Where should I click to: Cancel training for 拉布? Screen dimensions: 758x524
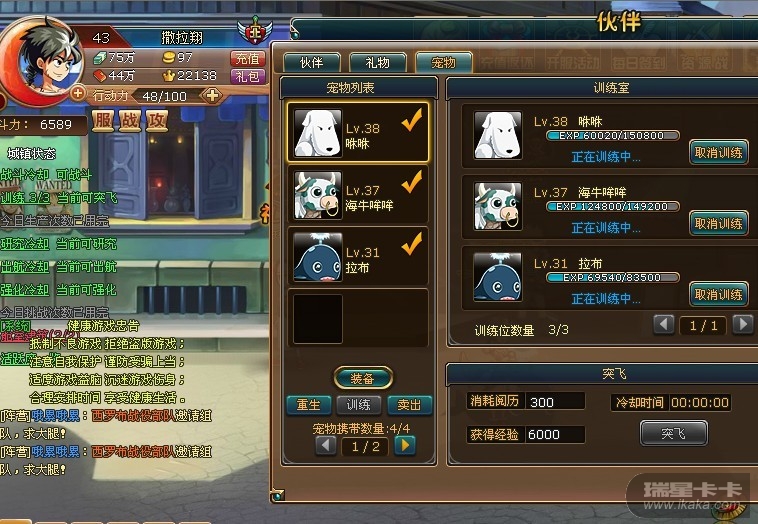(x=718, y=294)
